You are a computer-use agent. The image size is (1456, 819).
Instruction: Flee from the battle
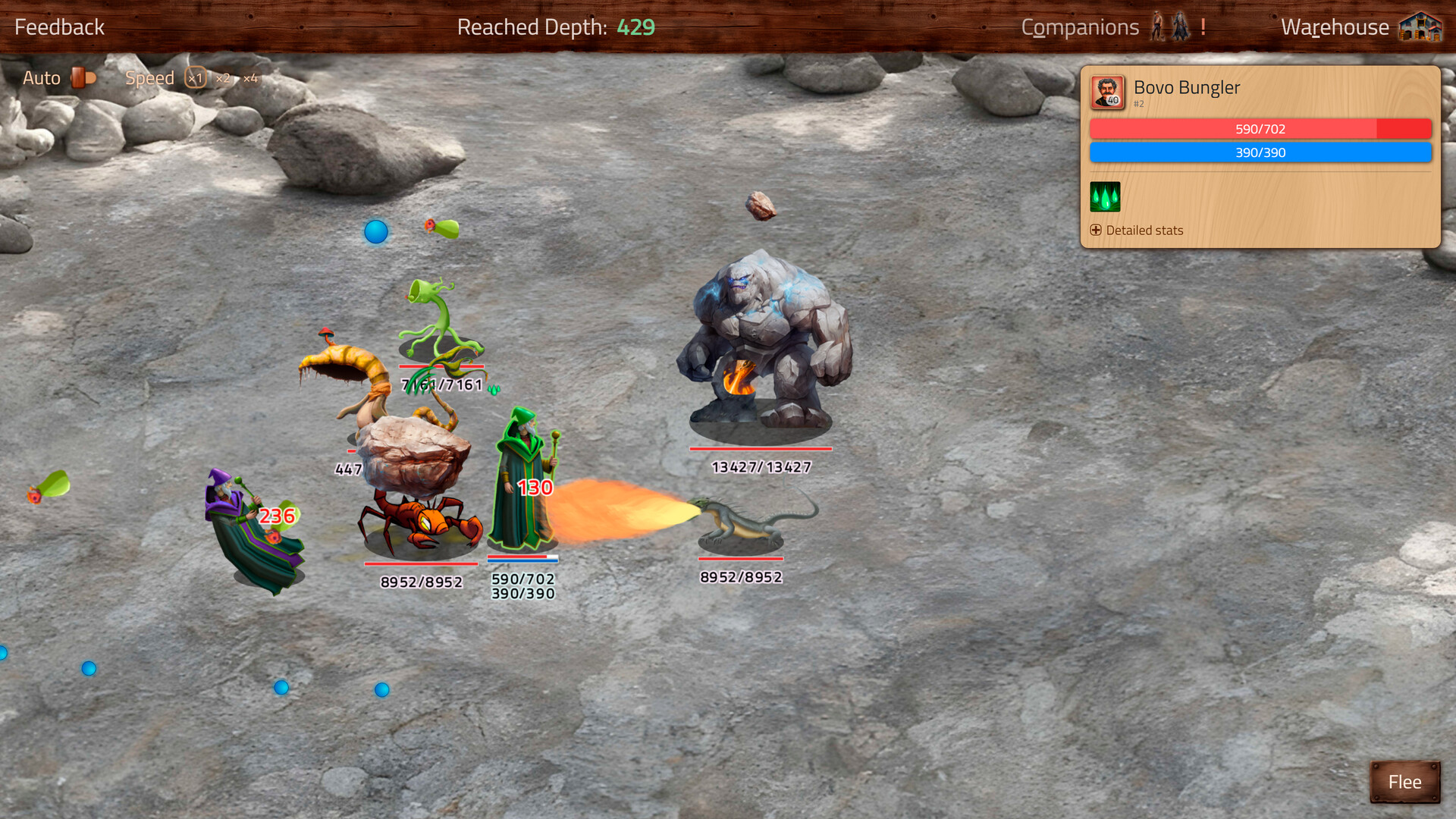[1404, 782]
